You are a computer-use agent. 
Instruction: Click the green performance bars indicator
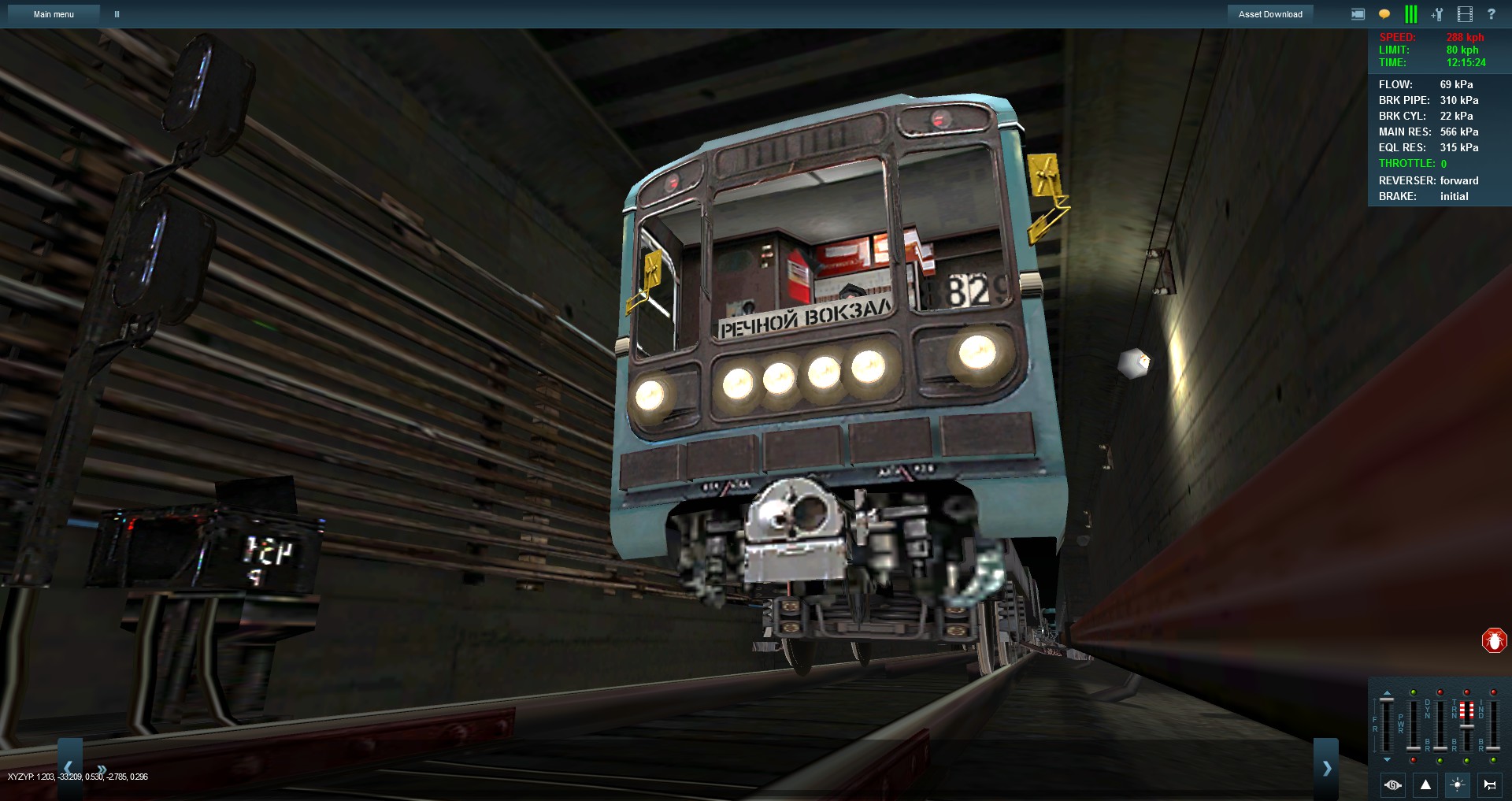tap(1410, 13)
